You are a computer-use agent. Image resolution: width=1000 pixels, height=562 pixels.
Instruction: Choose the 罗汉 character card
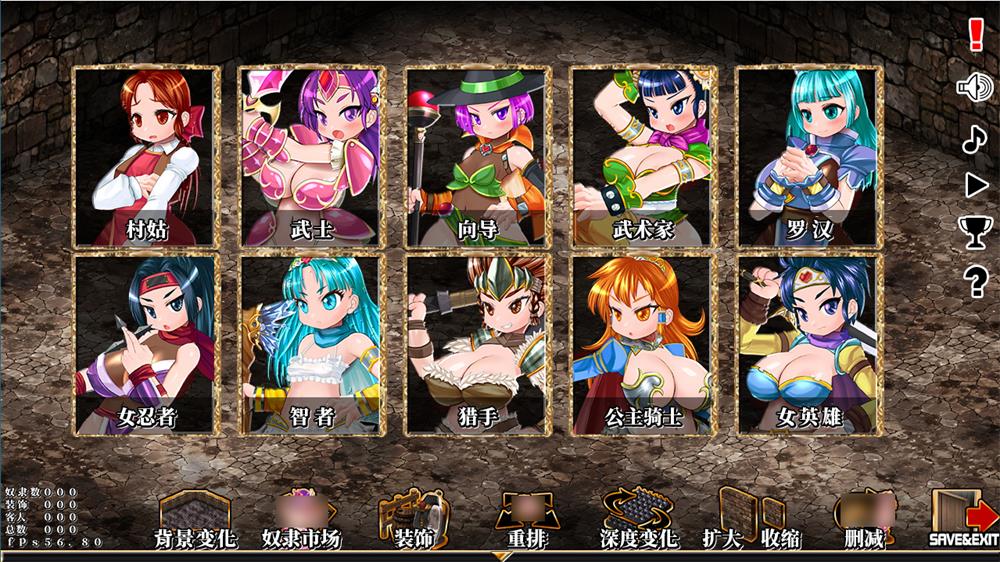808,156
